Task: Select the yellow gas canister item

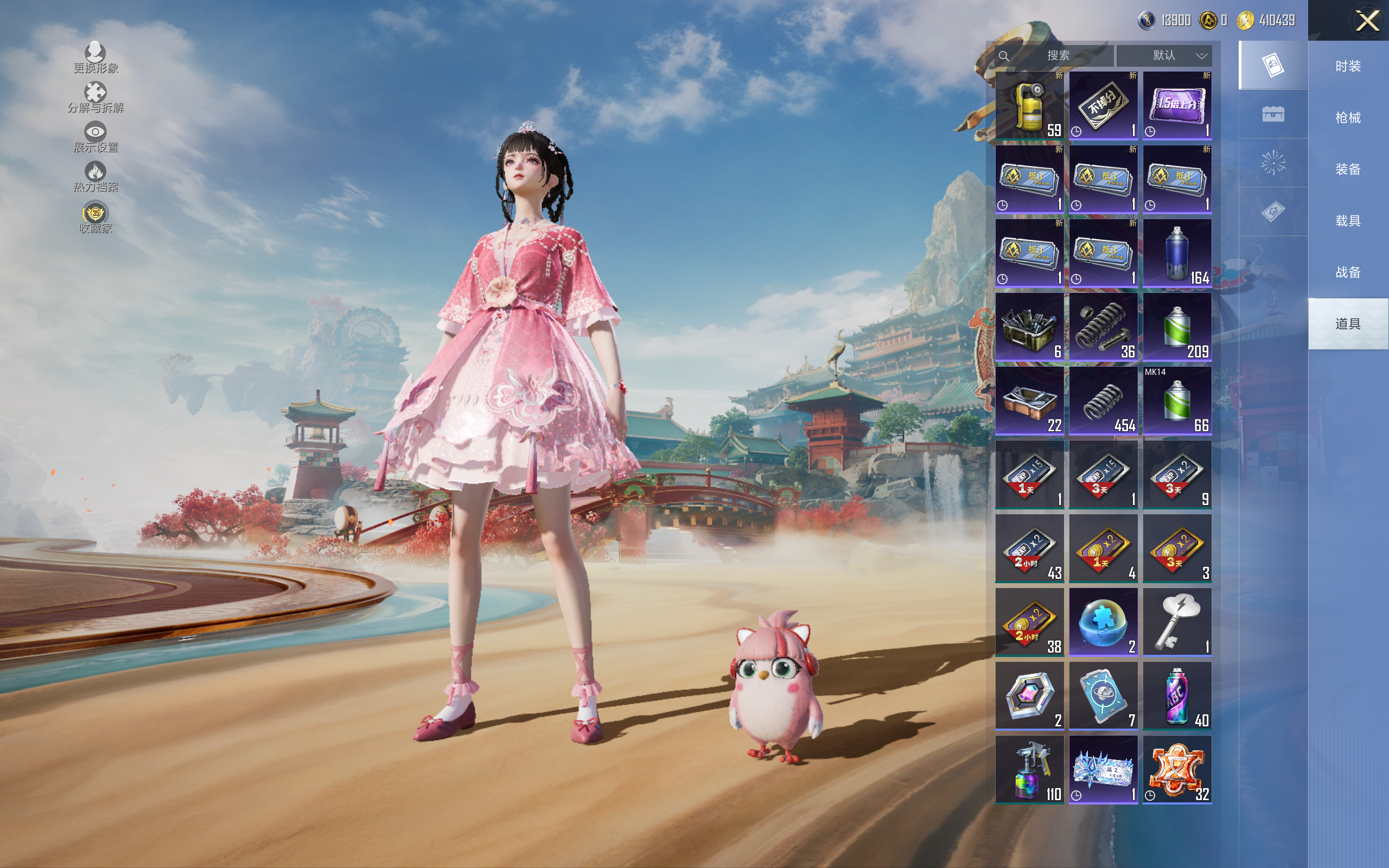Action: [1029, 106]
